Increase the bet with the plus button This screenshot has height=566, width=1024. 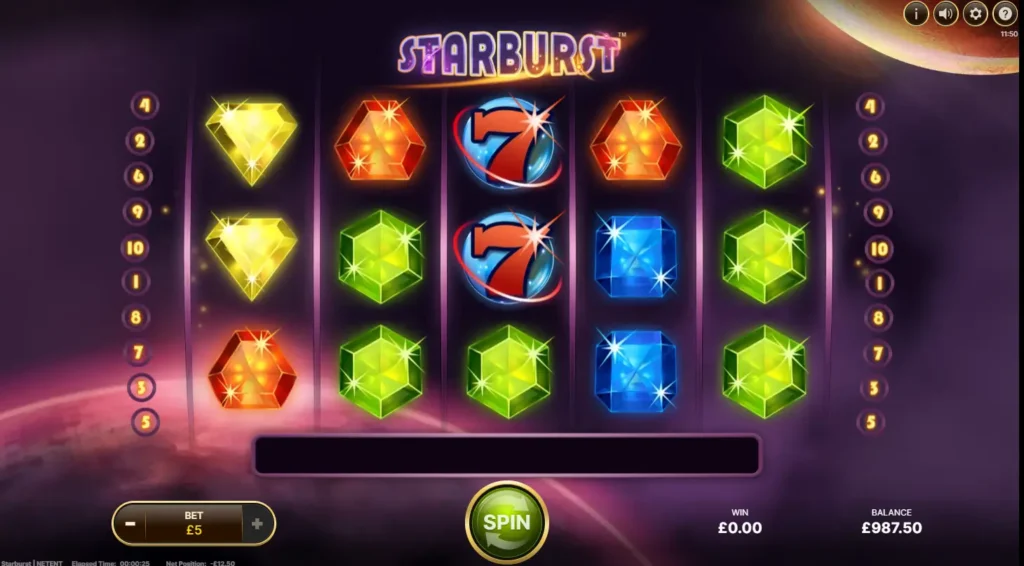tap(257, 523)
